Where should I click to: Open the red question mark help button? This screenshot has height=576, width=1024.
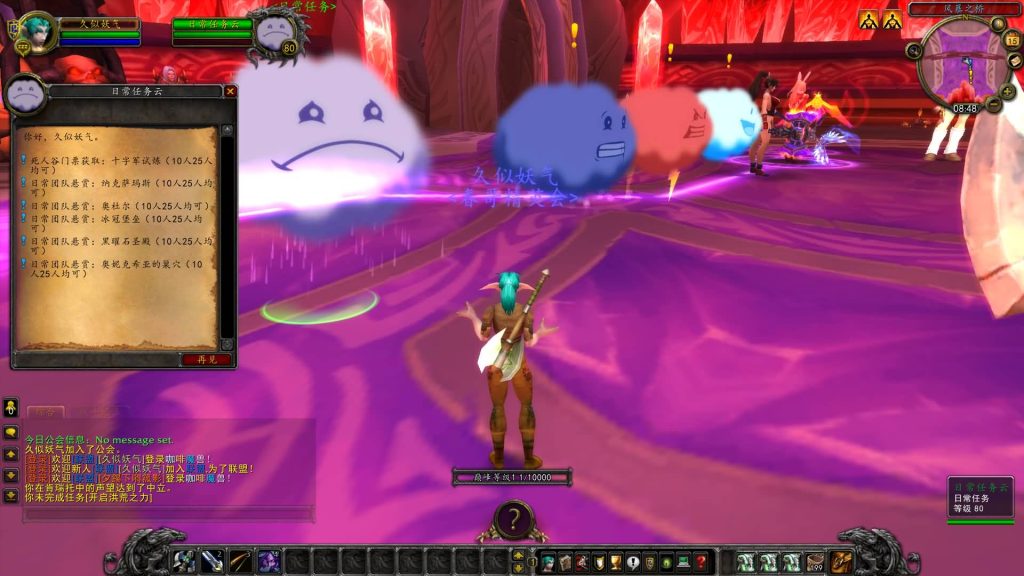(701, 563)
